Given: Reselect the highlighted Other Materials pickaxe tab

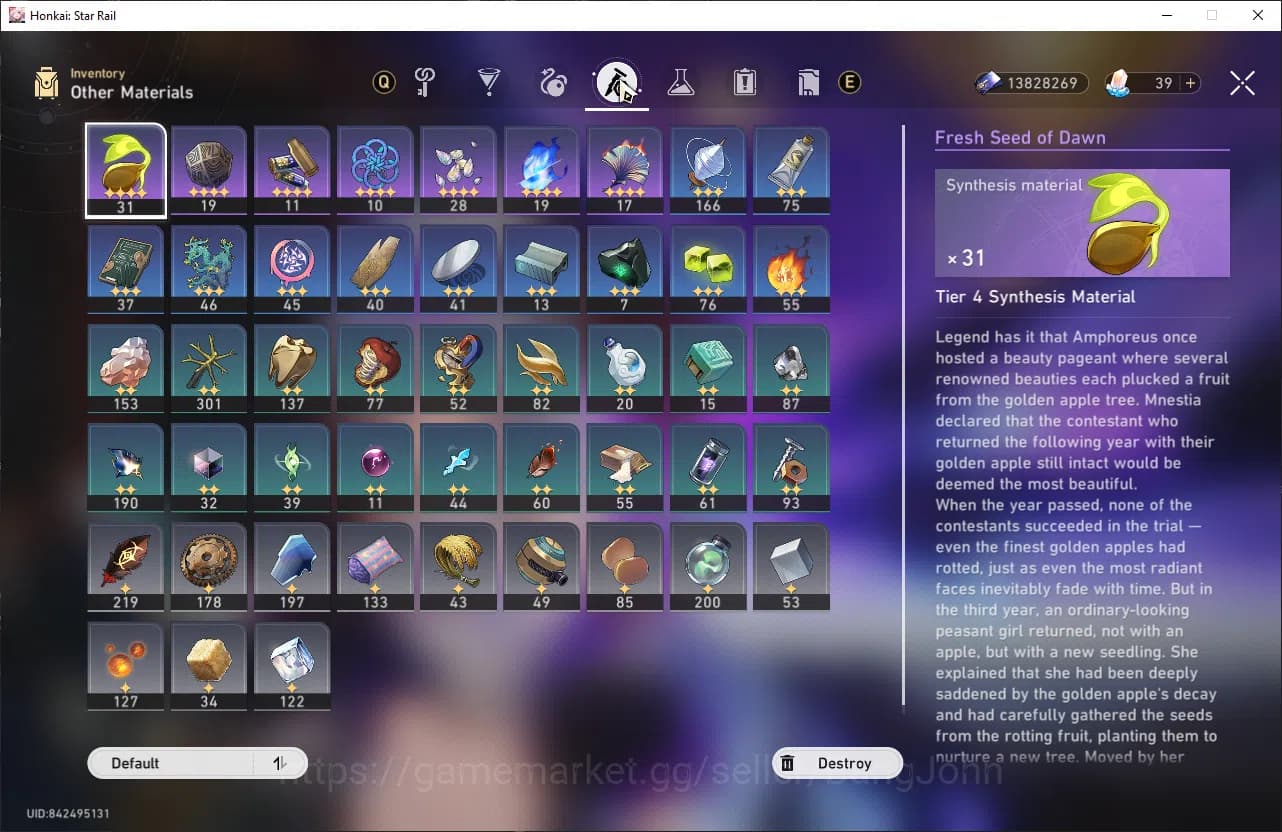Looking at the screenshot, I should coord(617,83).
